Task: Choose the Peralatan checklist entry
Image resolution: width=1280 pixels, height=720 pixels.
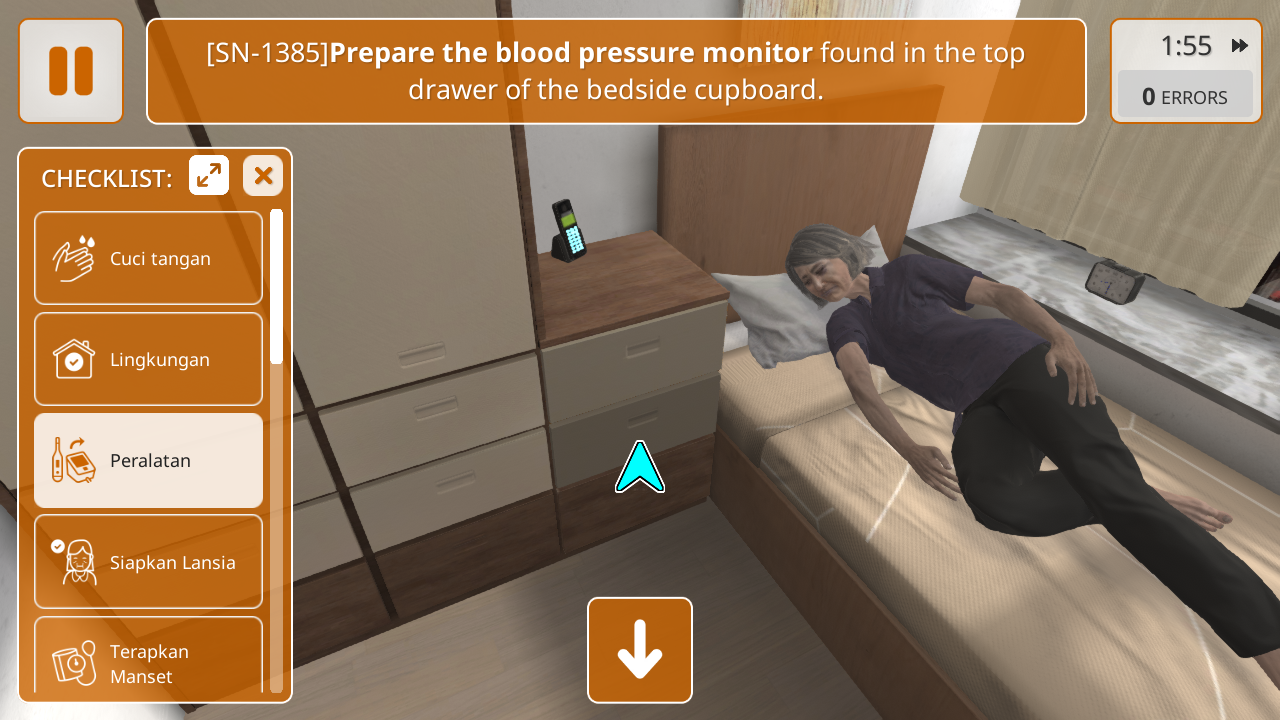Action: [x=149, y=460]
